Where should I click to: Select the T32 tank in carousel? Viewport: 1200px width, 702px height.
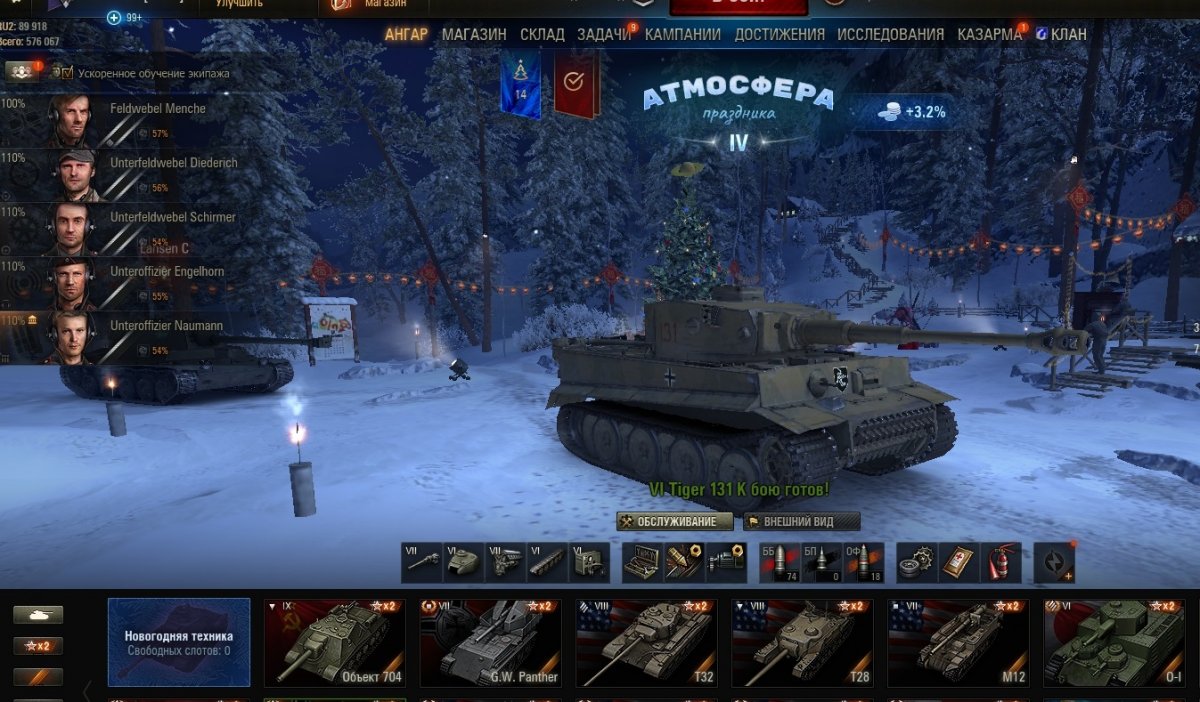click(x=646, y=643)
